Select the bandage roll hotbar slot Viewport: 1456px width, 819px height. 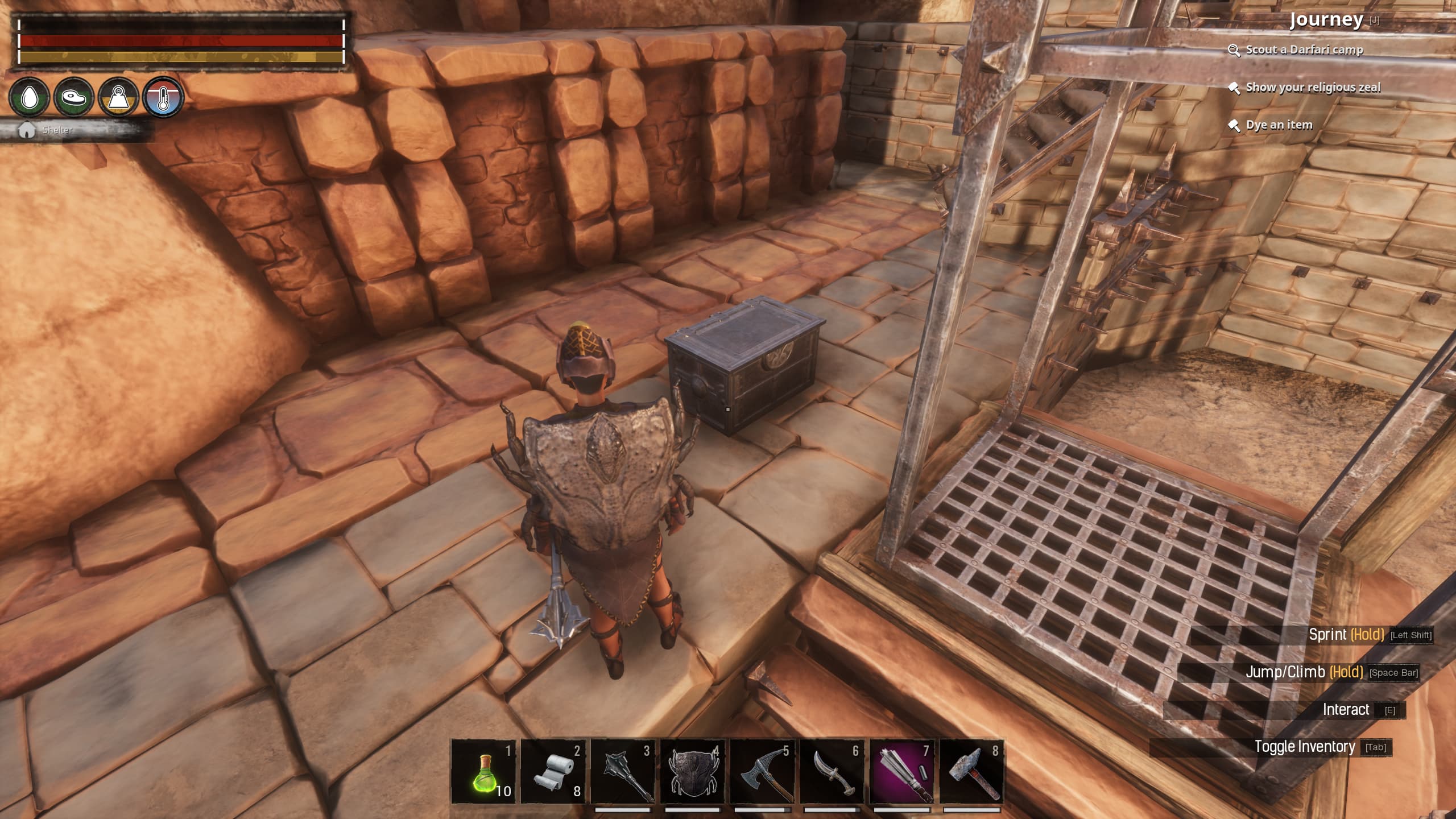pyautogui.click(x=553, y=771)
